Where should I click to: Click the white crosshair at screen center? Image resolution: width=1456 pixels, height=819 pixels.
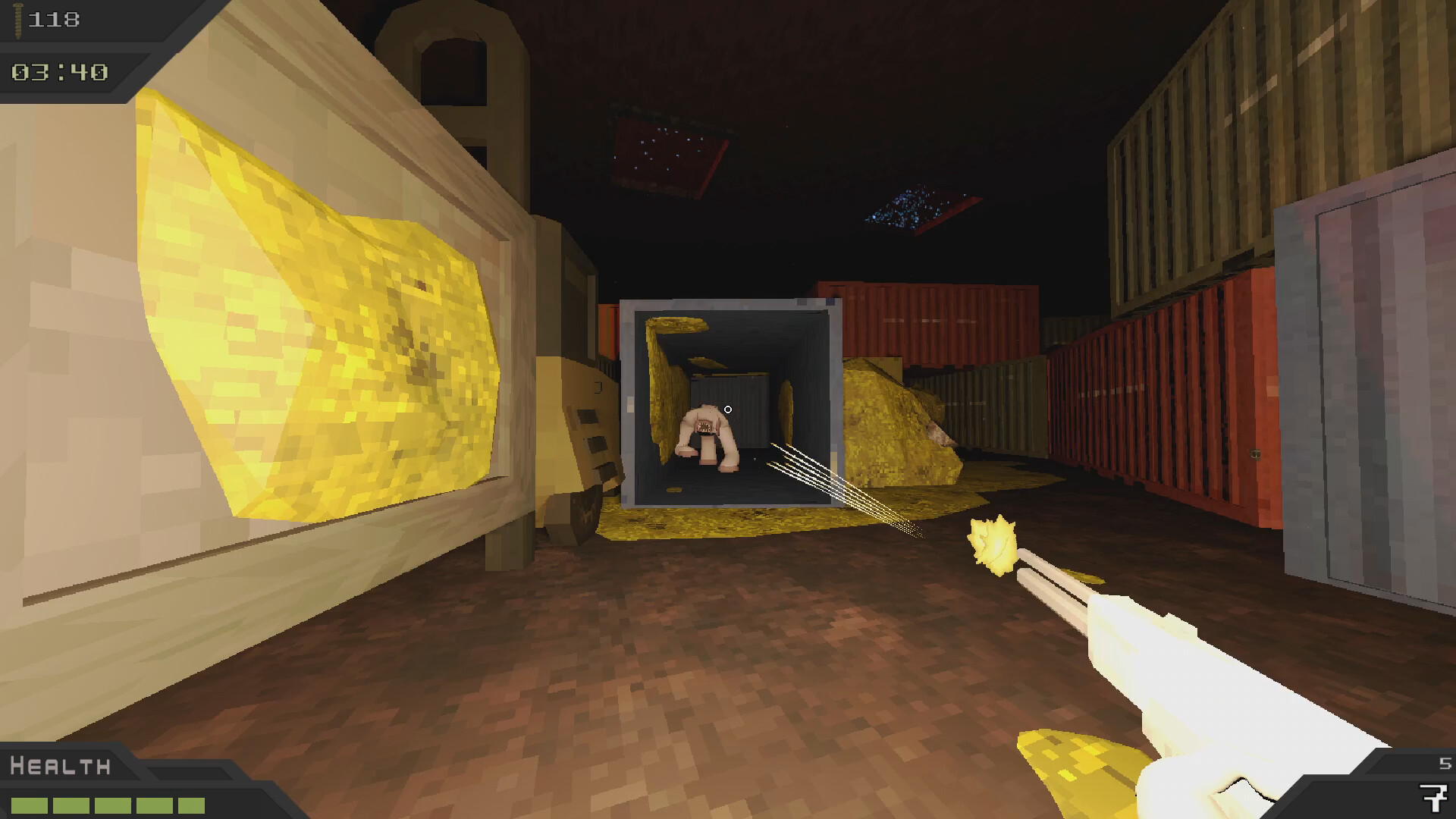click(x=728, y=409)
